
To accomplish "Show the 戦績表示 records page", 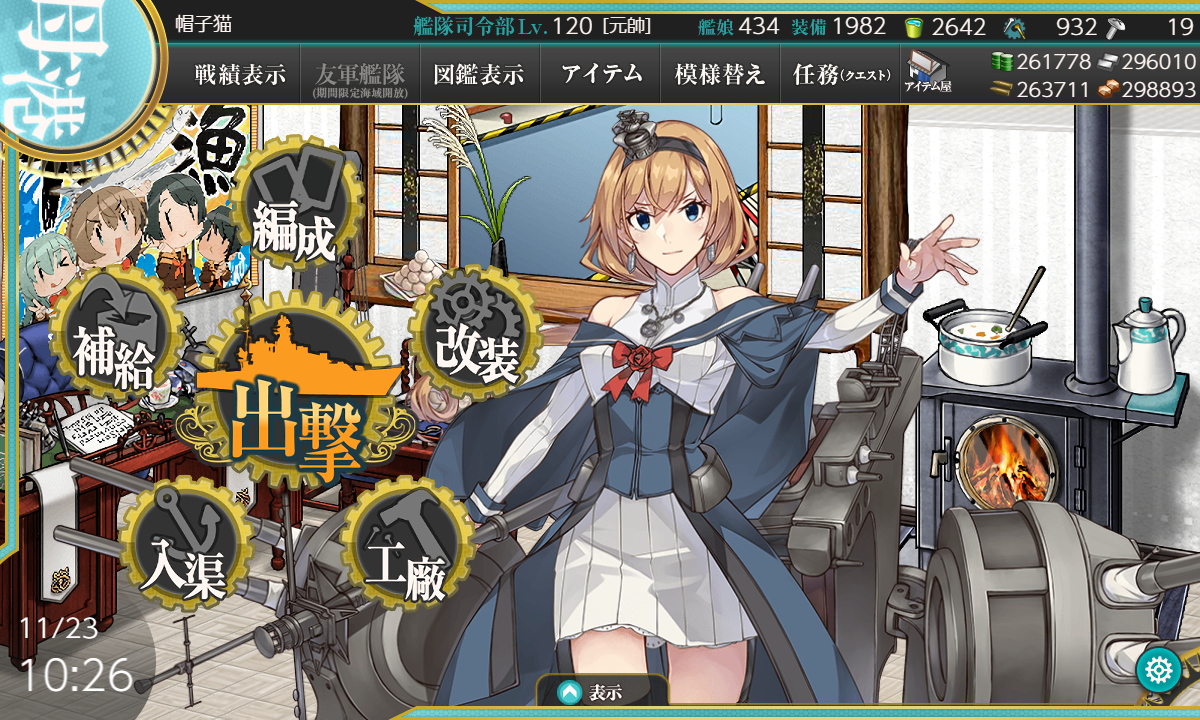I will tap(240, 74).
